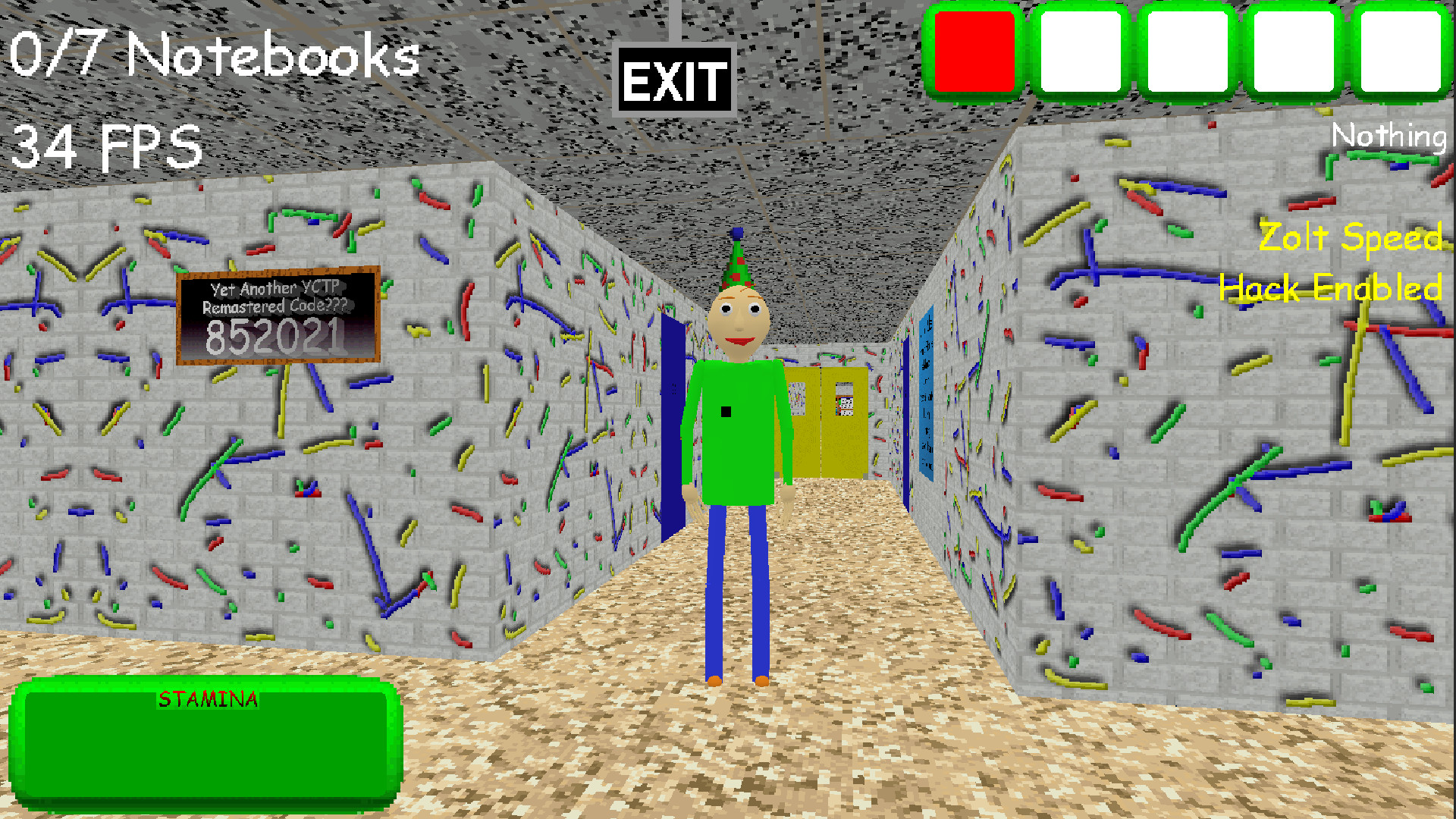Click the 34 FPS indicator
The height and width of the screenshot is (819, 1456).
(106, 144)
